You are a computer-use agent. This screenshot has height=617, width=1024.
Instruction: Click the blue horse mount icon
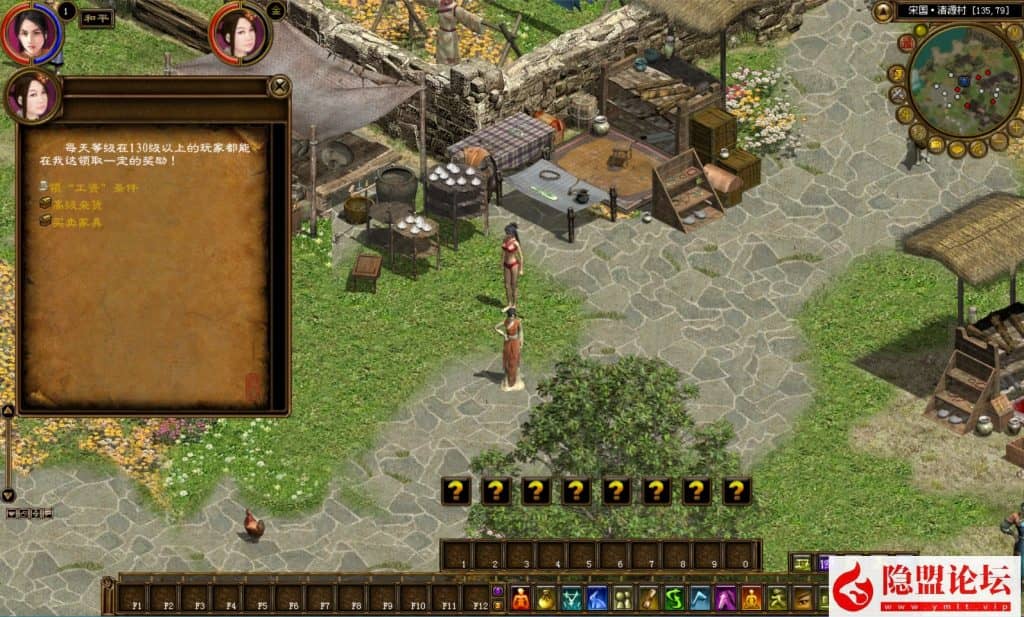click(597, 598)
